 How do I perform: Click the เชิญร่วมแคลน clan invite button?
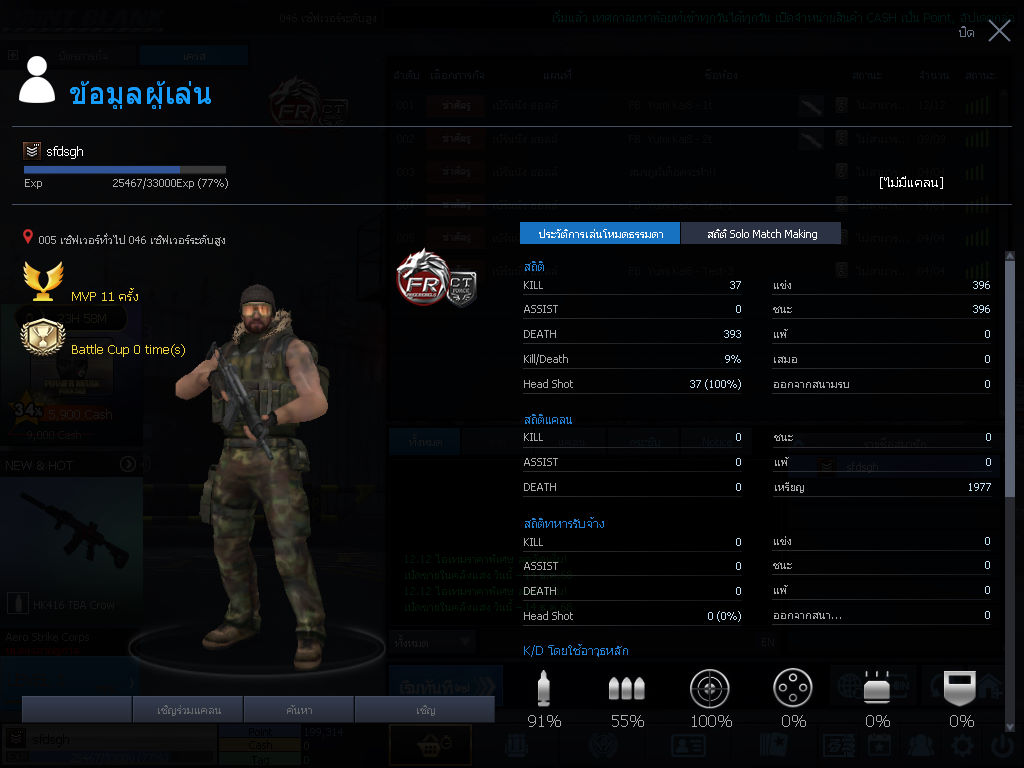click(189, 710)
